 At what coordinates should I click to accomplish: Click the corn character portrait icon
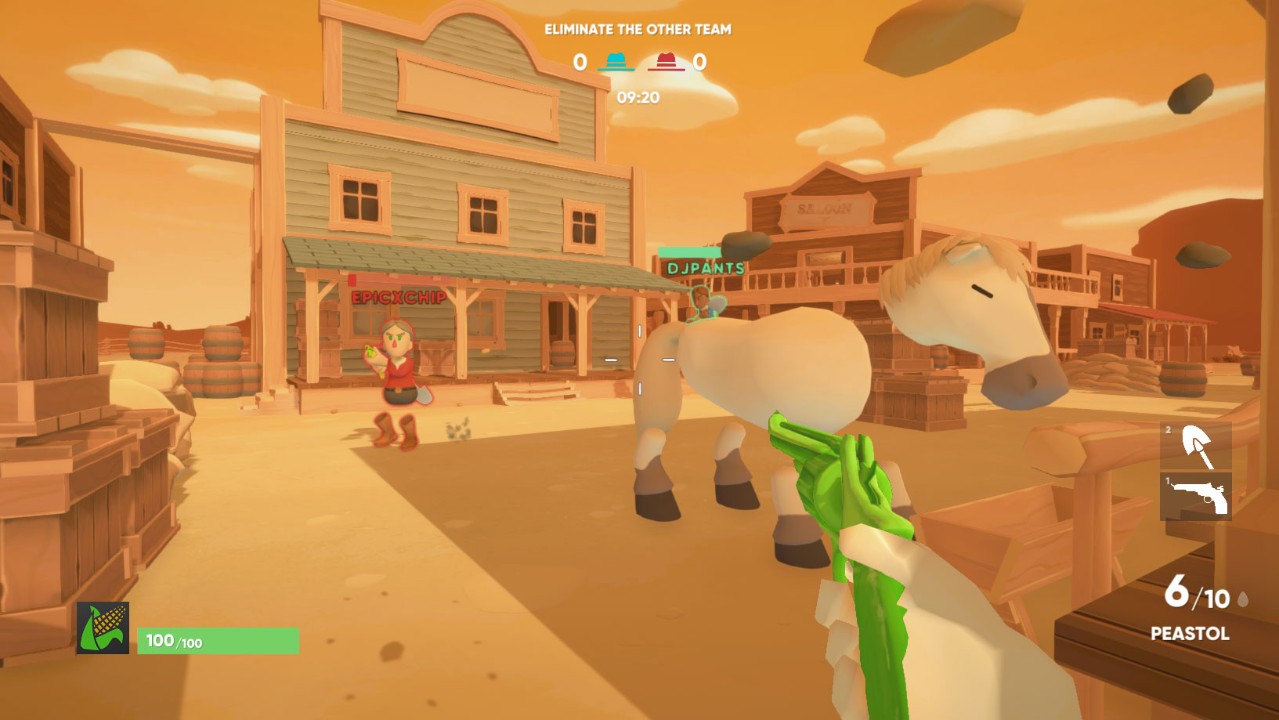[103, 628]
